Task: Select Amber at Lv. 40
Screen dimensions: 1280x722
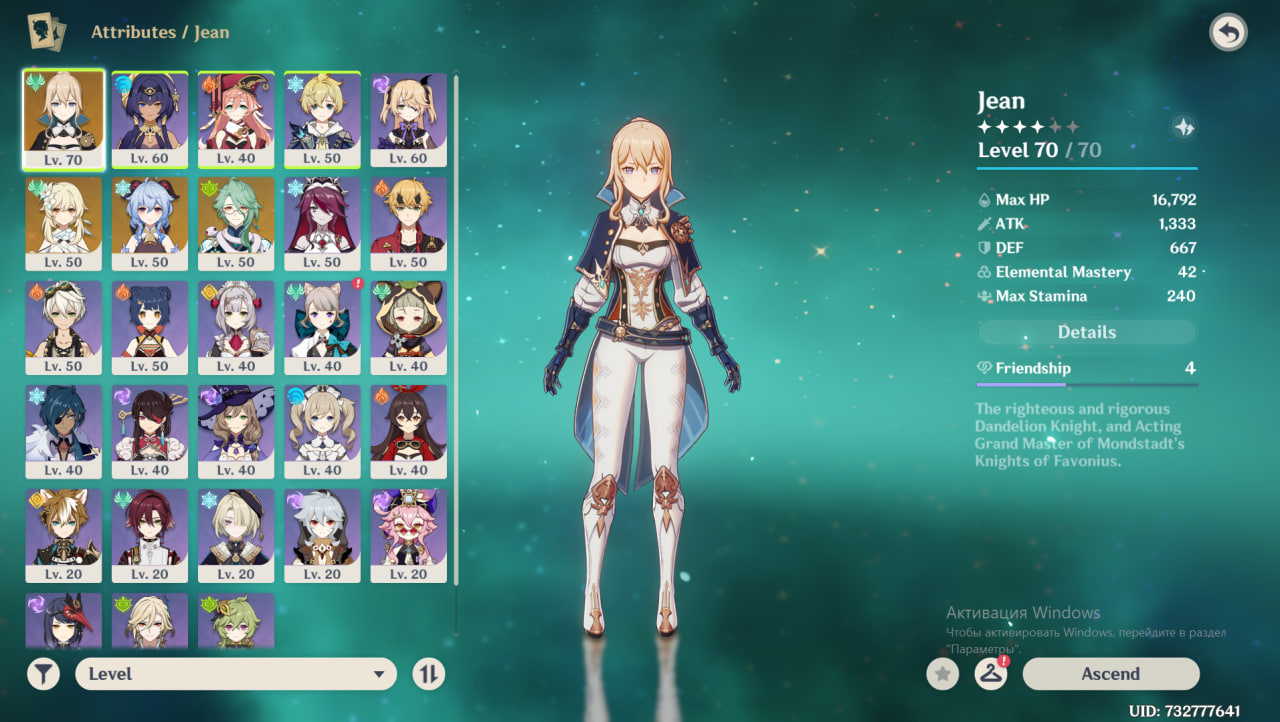Action: pyautogui.click(x=408, y=430)
